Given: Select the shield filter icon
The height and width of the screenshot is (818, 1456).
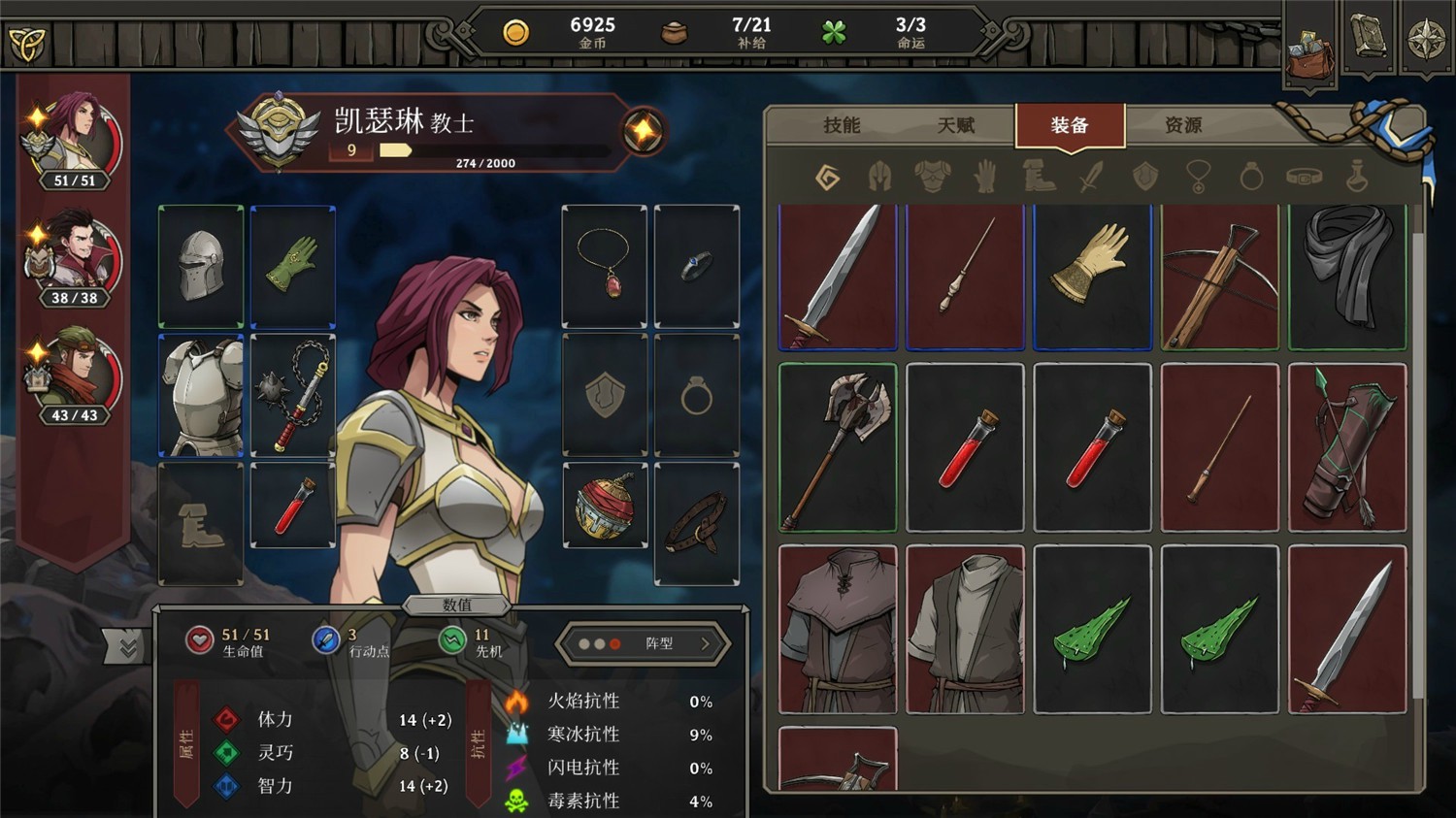Looking at the screenshot, I should pos(1145,176).
